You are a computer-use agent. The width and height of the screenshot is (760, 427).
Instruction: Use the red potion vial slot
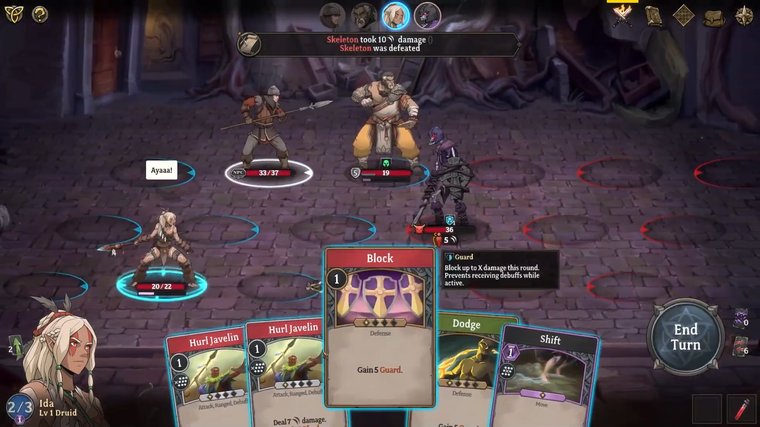(741, 408)
